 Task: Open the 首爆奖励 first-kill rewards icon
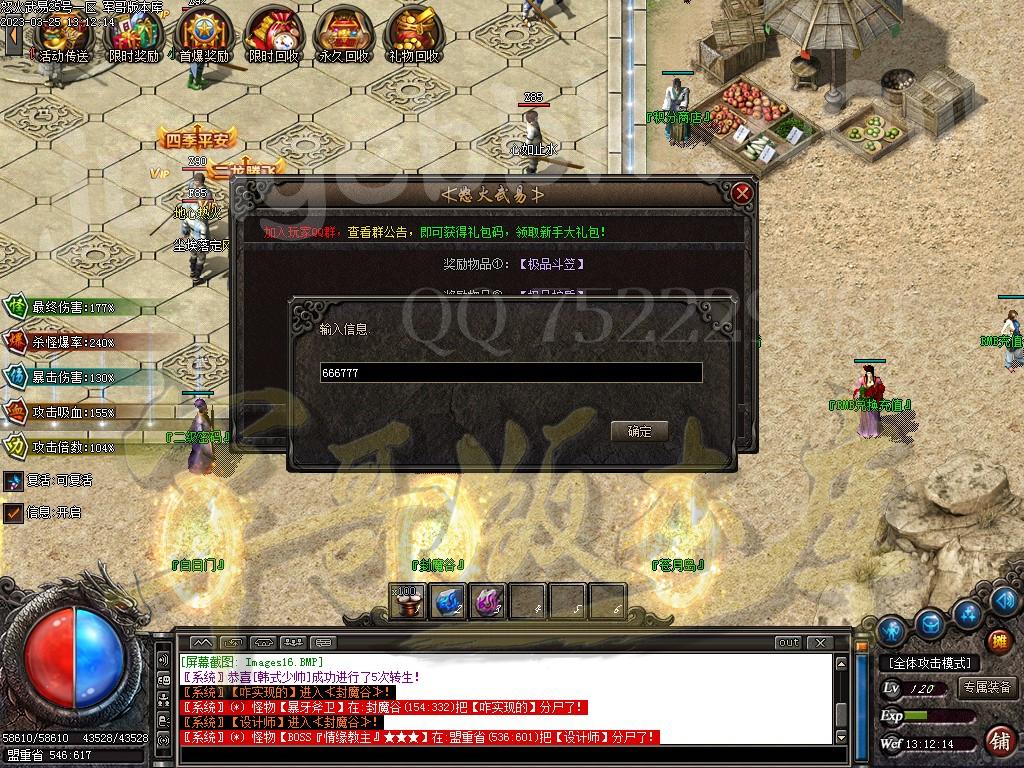pyautogui.click(x=204, y=38)
